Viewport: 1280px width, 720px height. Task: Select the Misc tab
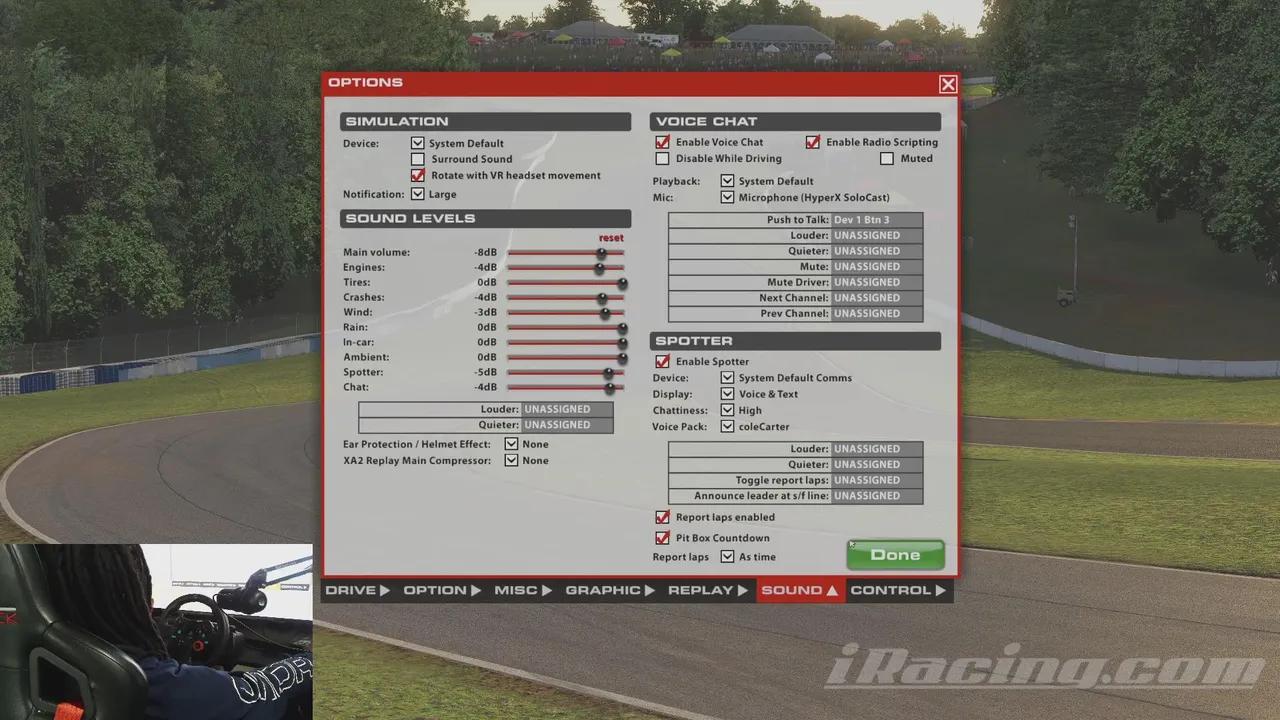click(x=522, y=590)
